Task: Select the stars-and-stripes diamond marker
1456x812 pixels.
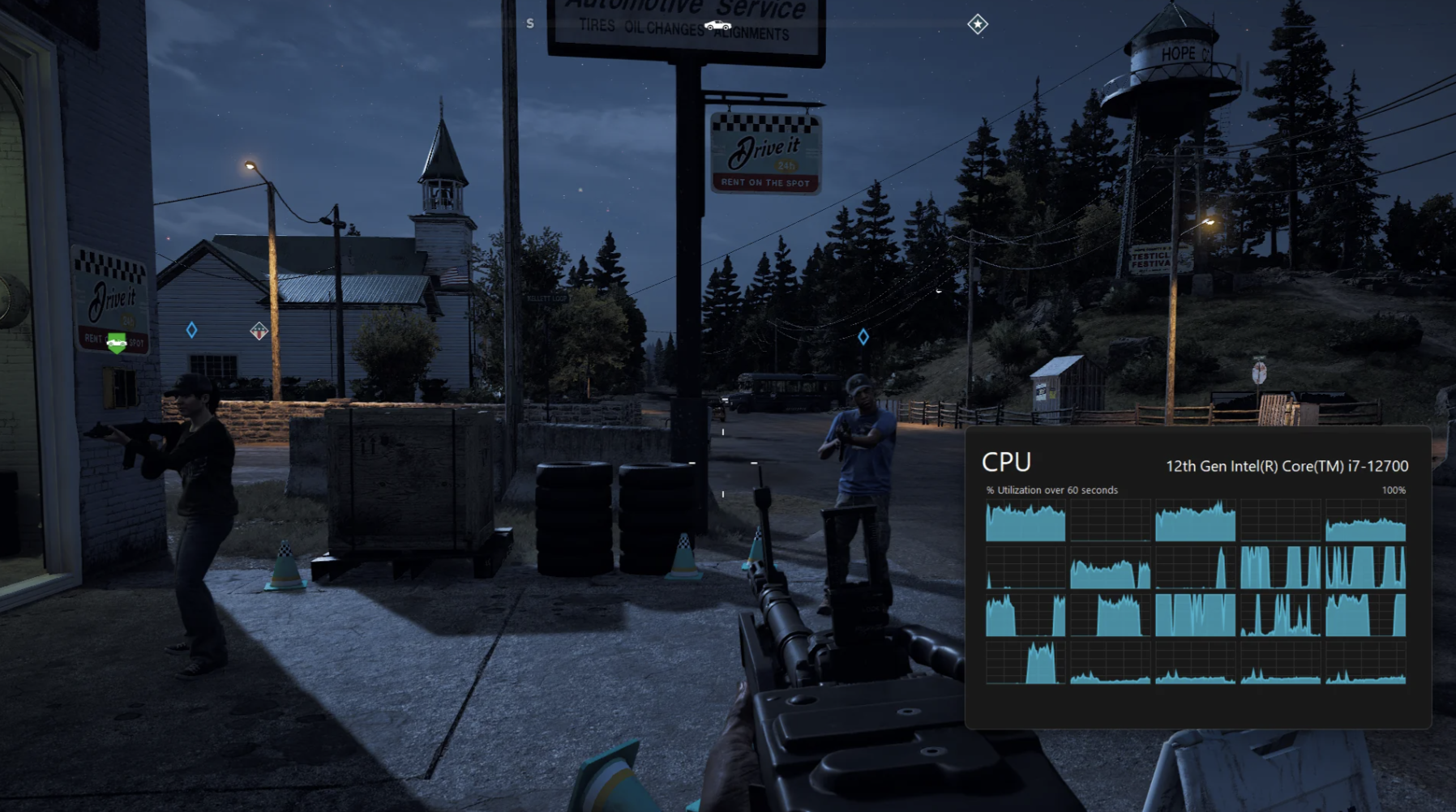Action: point(259,331)
